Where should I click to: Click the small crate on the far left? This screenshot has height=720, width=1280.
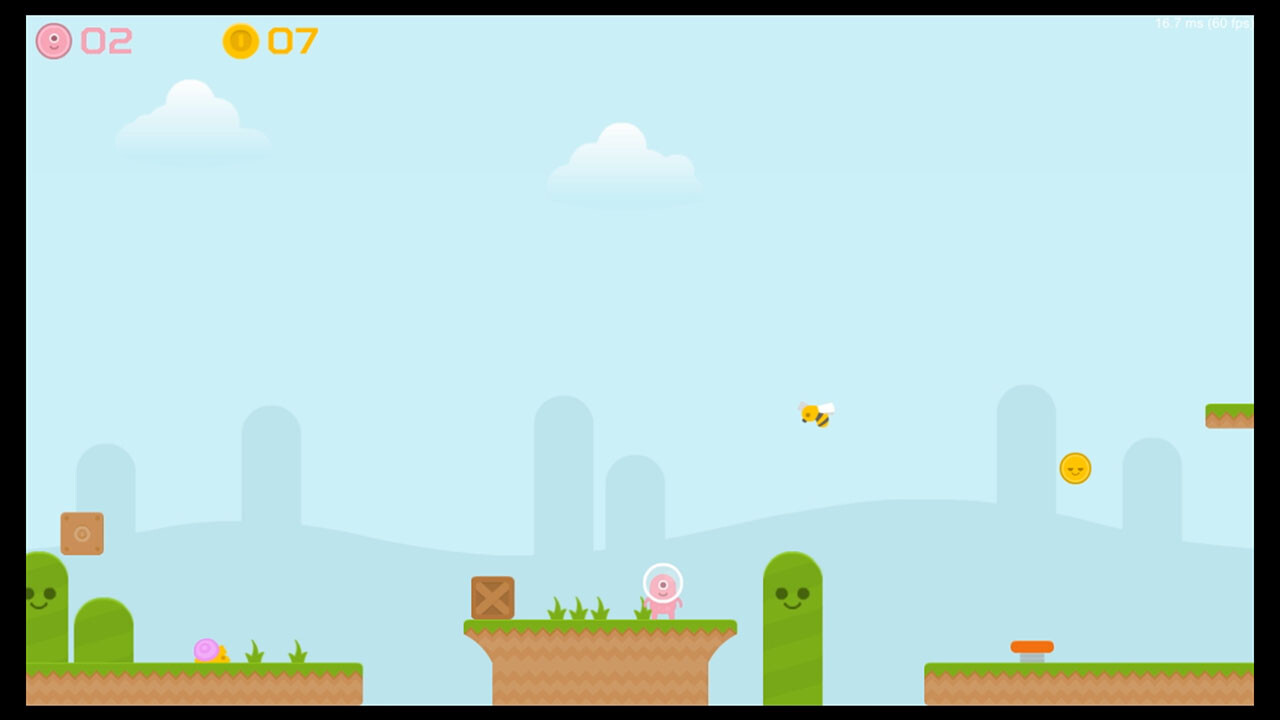[x=84, y=533]
